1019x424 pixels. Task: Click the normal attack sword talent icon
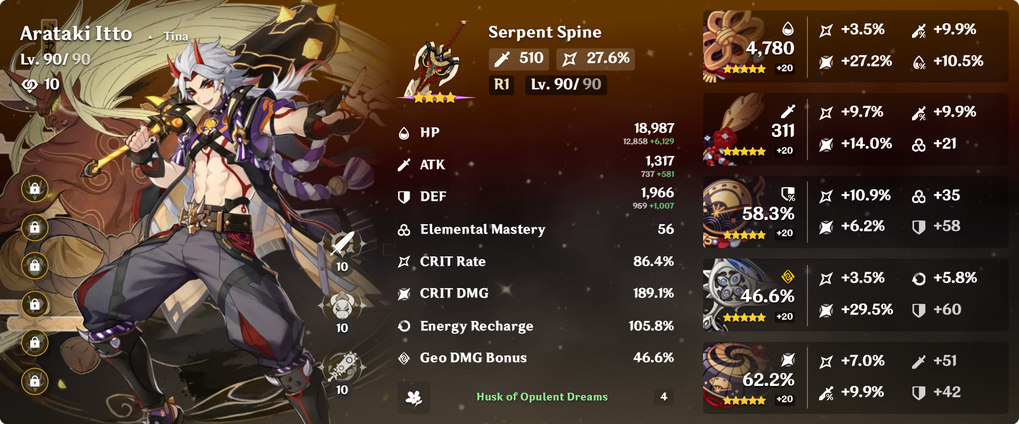(342, 244)
